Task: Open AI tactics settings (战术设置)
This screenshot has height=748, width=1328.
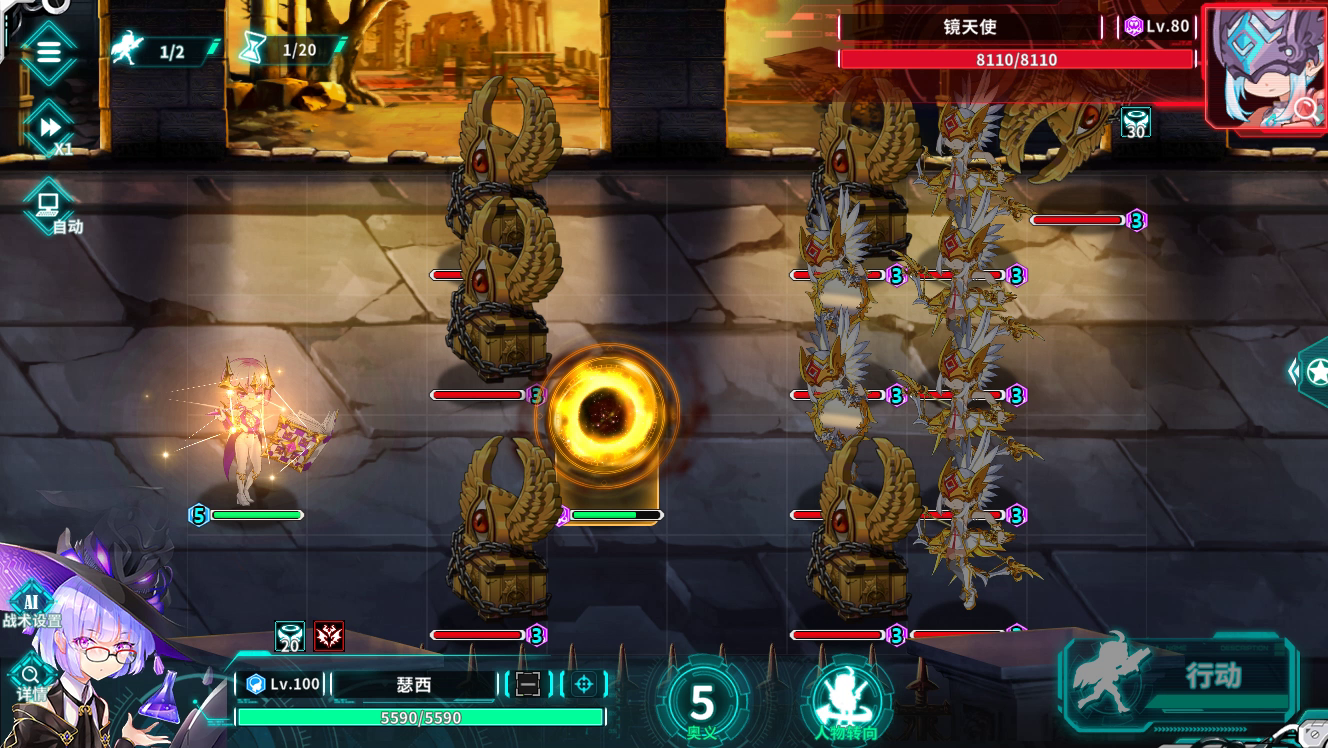Action: [30, 604]
